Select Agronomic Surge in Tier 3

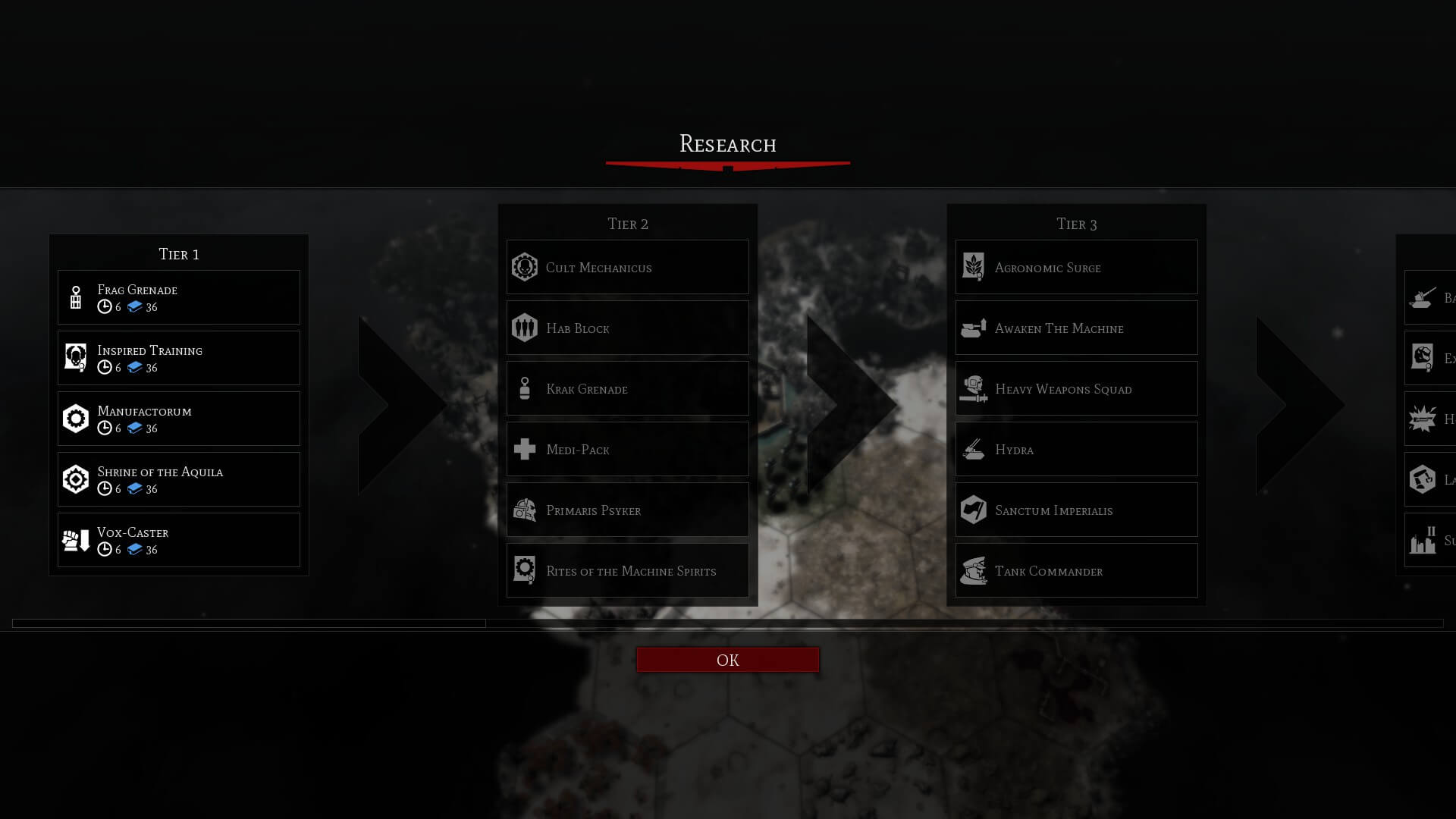(1076, 267)
